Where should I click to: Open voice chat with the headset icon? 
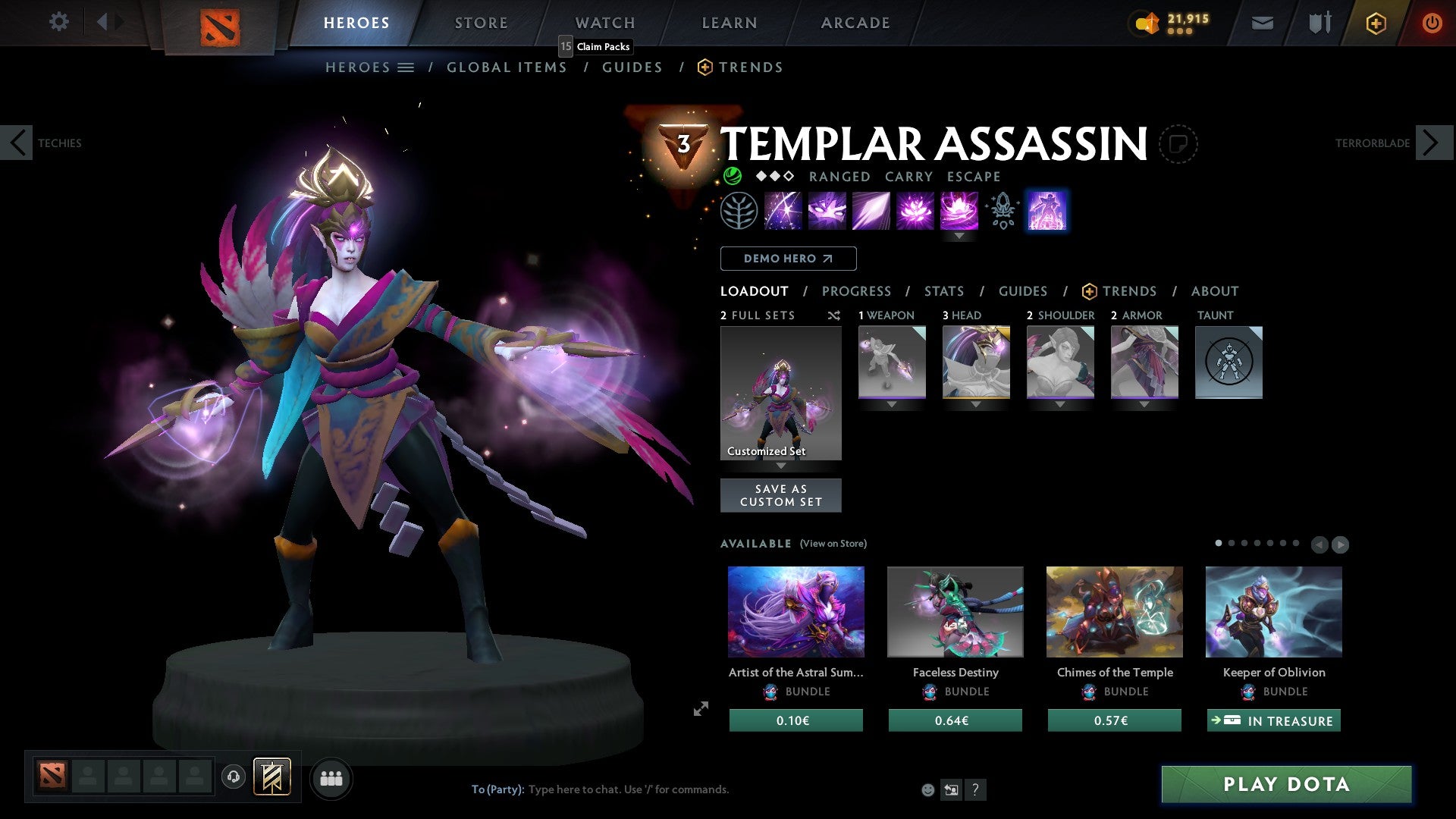(233, 777)
